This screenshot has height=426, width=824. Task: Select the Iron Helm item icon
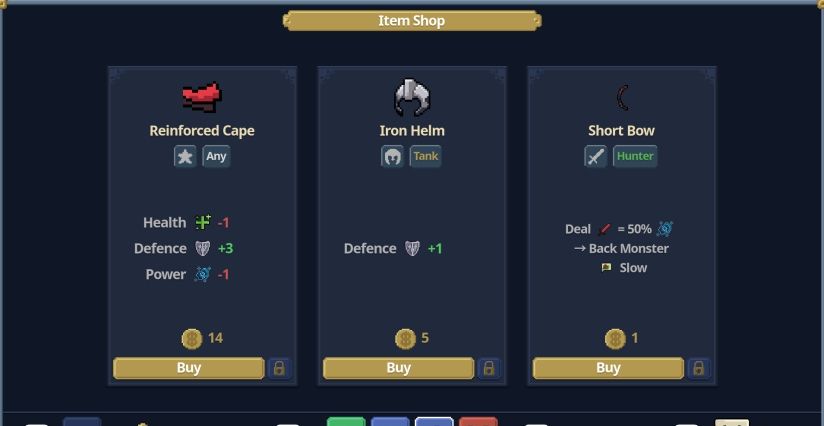pos(412,97)
